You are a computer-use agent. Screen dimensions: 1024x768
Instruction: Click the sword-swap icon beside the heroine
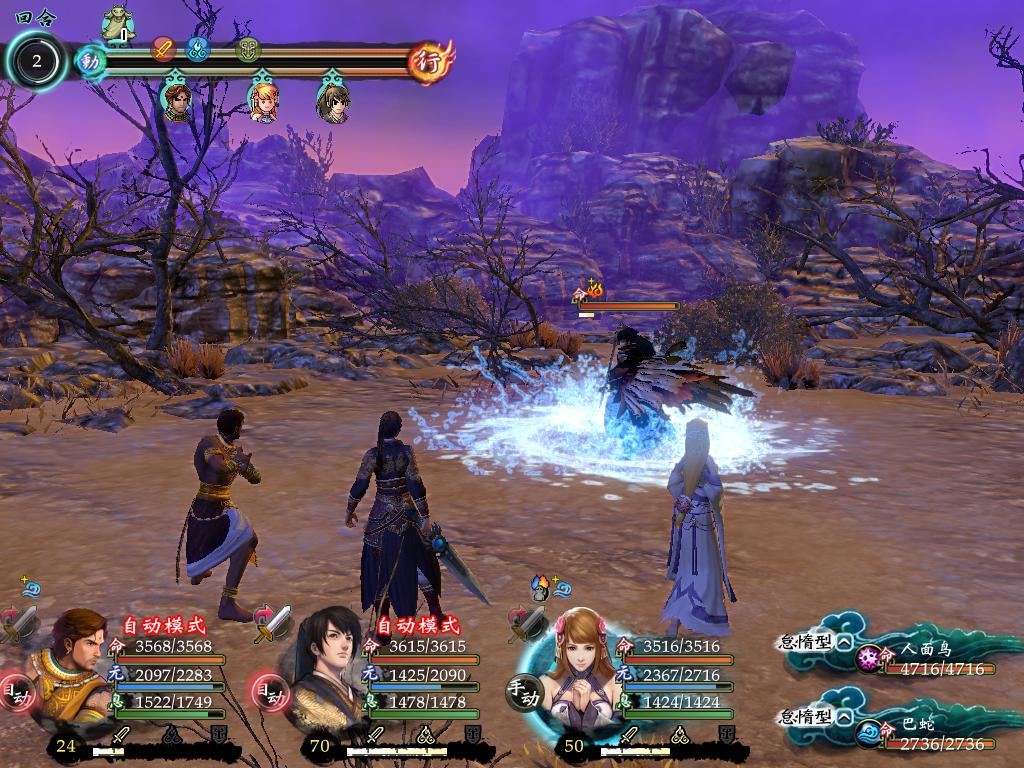coord(526,622)
